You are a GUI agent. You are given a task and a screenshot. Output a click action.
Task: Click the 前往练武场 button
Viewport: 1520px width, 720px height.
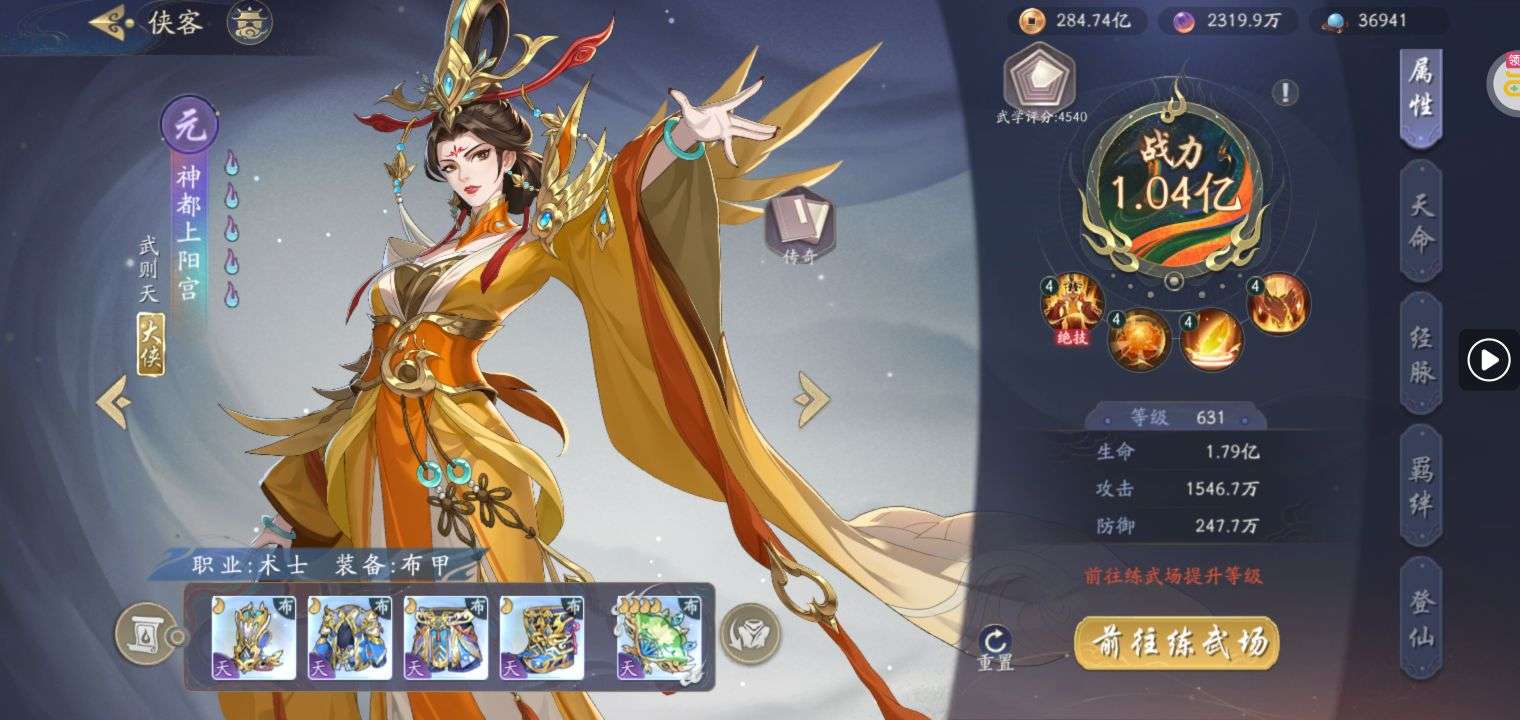1176,641
